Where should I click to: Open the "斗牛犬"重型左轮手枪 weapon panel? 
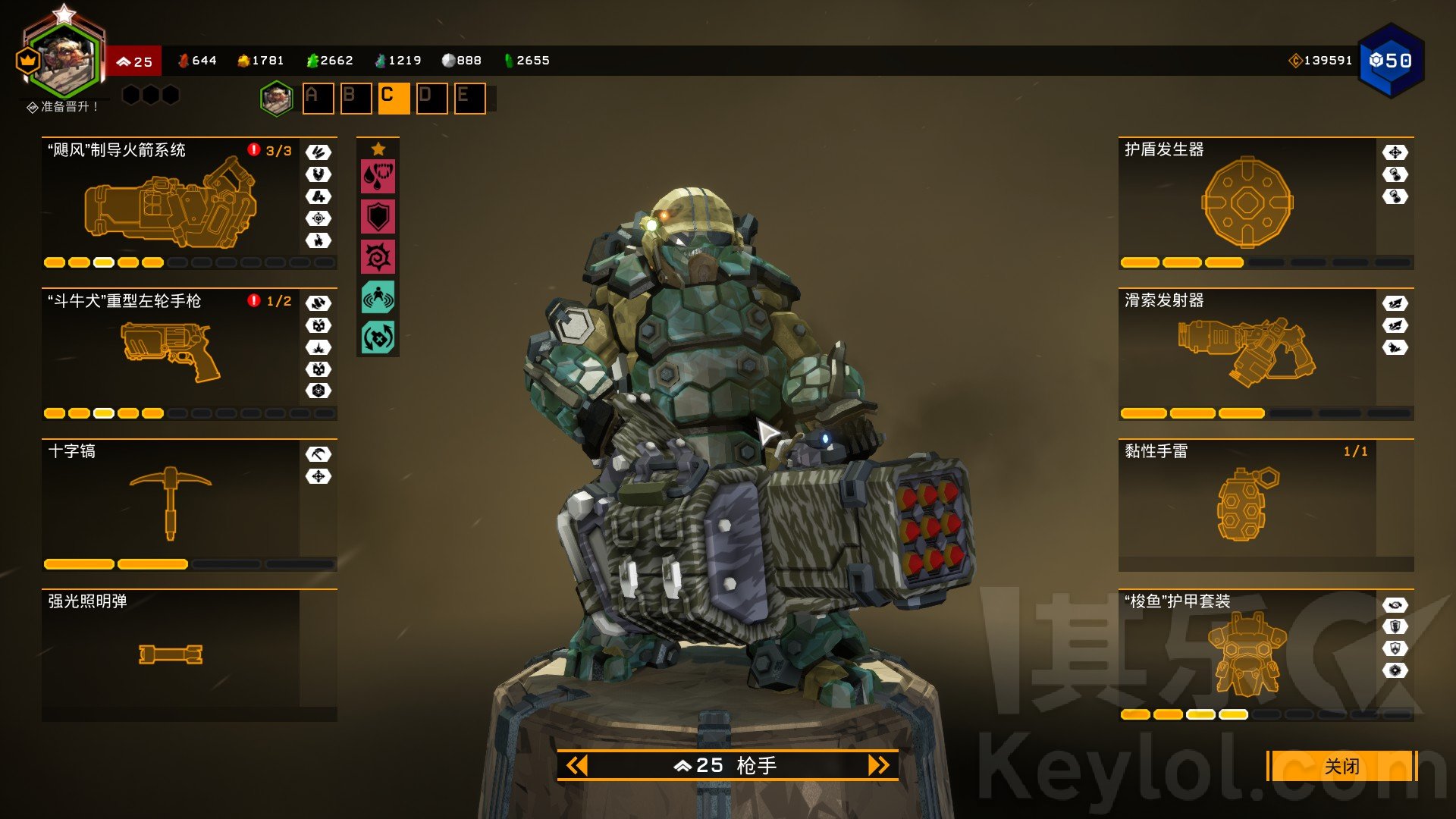(x=171, y=353)
